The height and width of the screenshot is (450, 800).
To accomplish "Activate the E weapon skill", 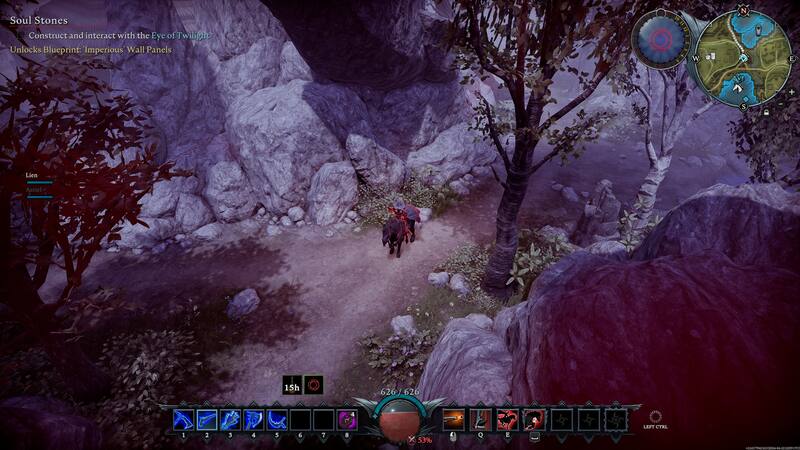I will point(506,419).
